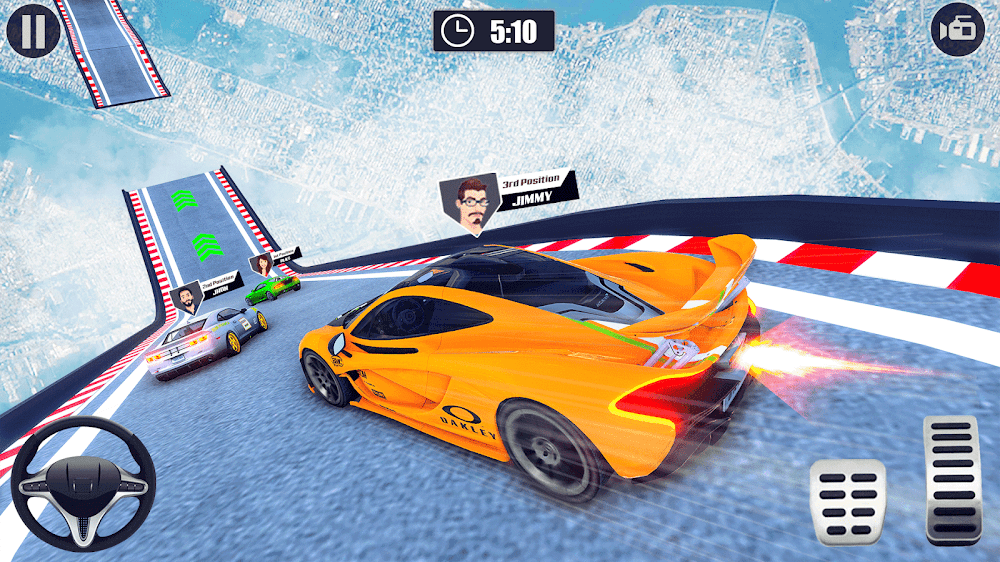Pause the race
1000x562 pixels.
coord(34,30)
